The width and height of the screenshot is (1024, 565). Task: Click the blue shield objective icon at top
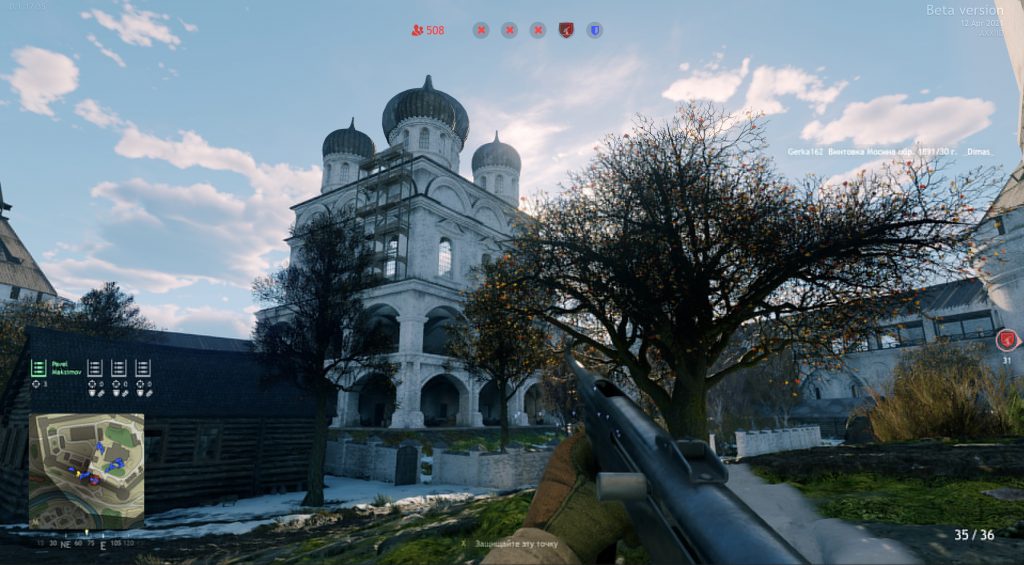point(594,30)
